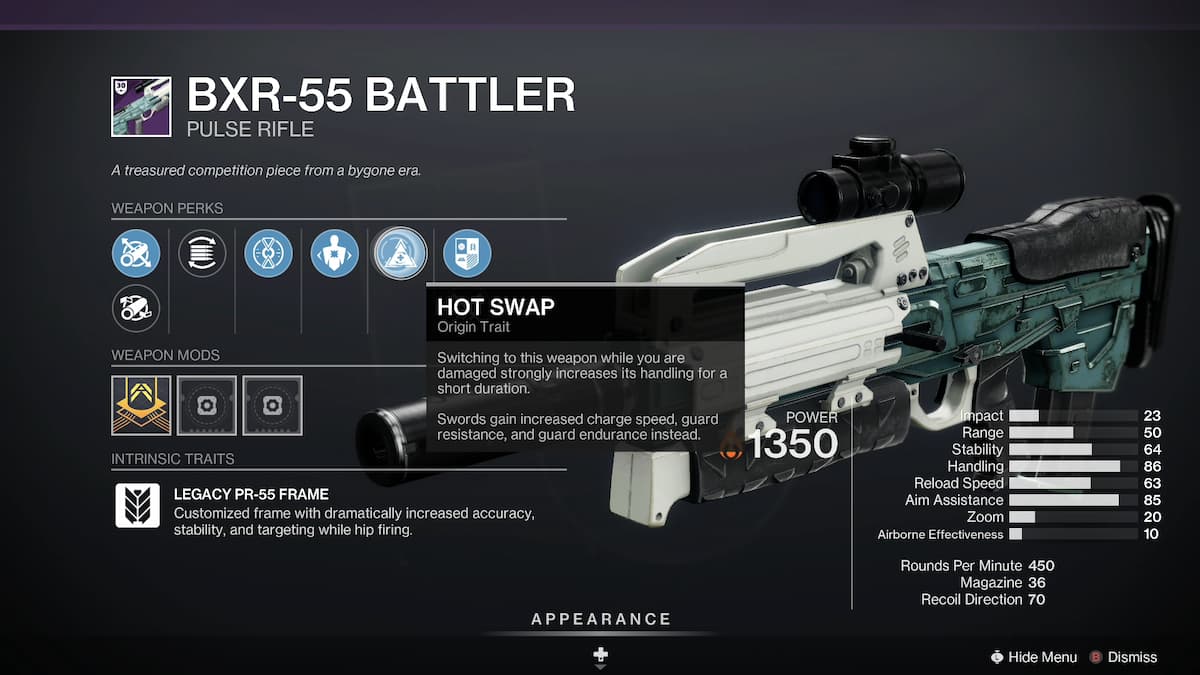Image resolution: width=1200 pixels, height=675 pixels.
Task: Choose the top barrel perk icon
Action: [x=136, y=254]
